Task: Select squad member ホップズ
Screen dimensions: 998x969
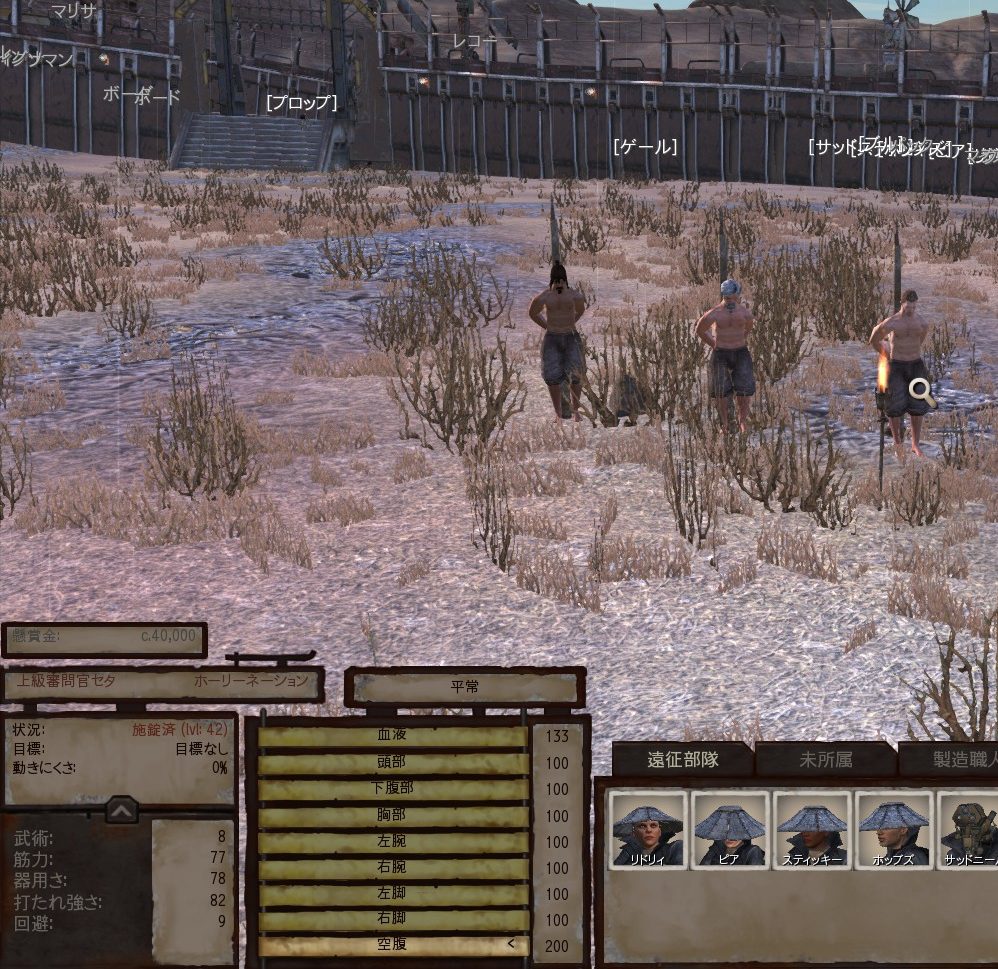Action: pyautogui.click(x=894, y=829)
